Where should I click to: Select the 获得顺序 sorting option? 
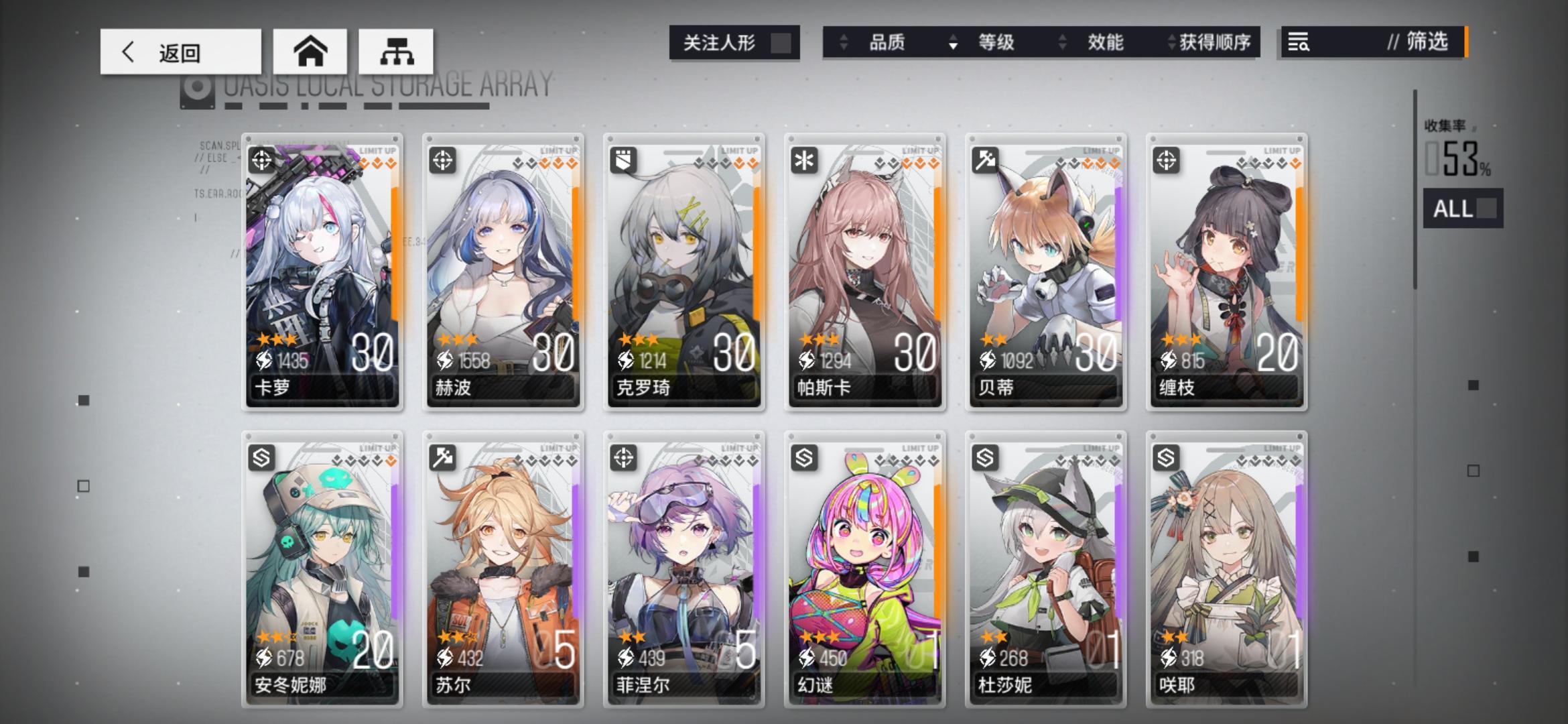(1213, 42)
